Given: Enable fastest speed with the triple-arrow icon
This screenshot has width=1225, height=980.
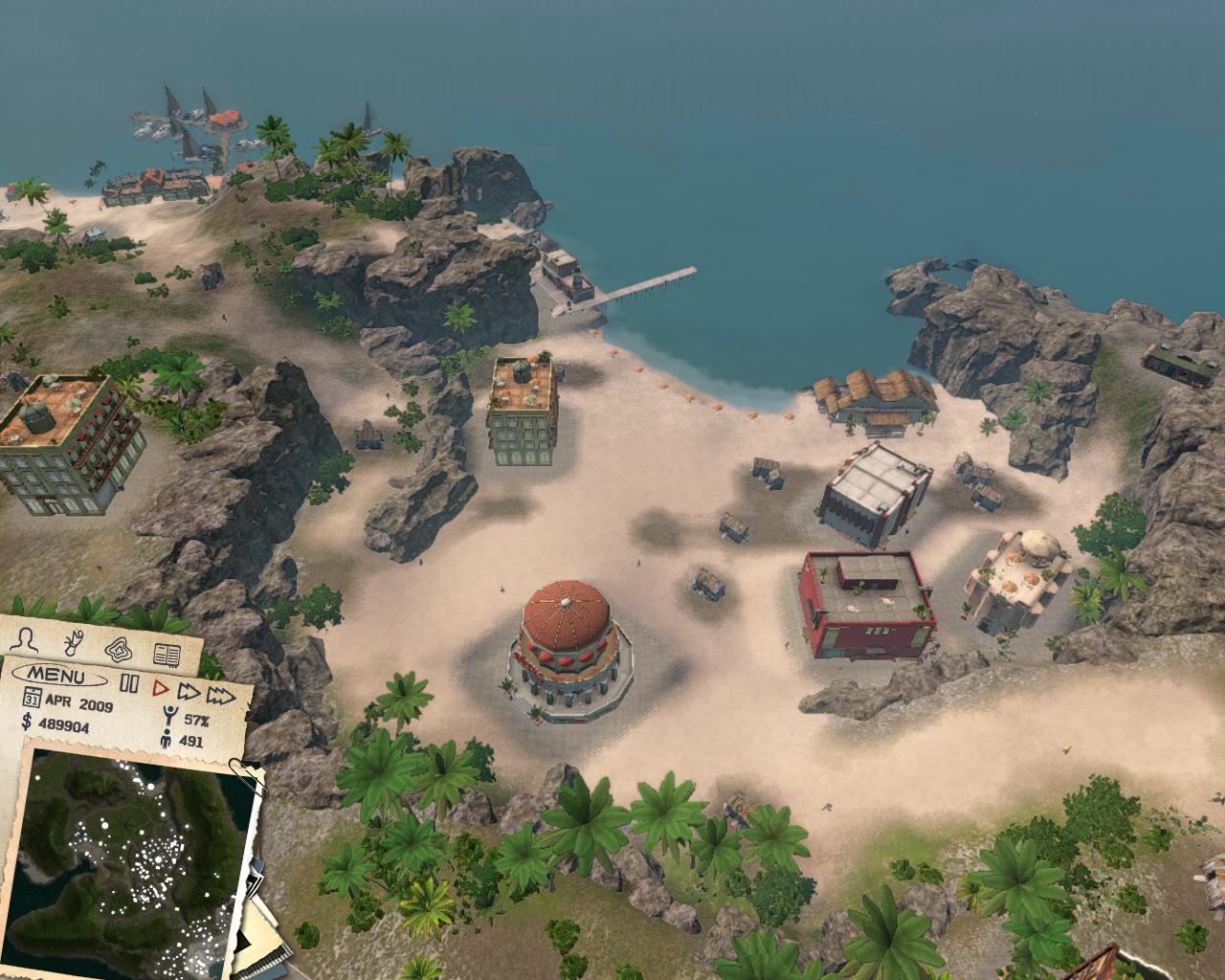Looking at the screenshot, I should click(x=220, y=697).
